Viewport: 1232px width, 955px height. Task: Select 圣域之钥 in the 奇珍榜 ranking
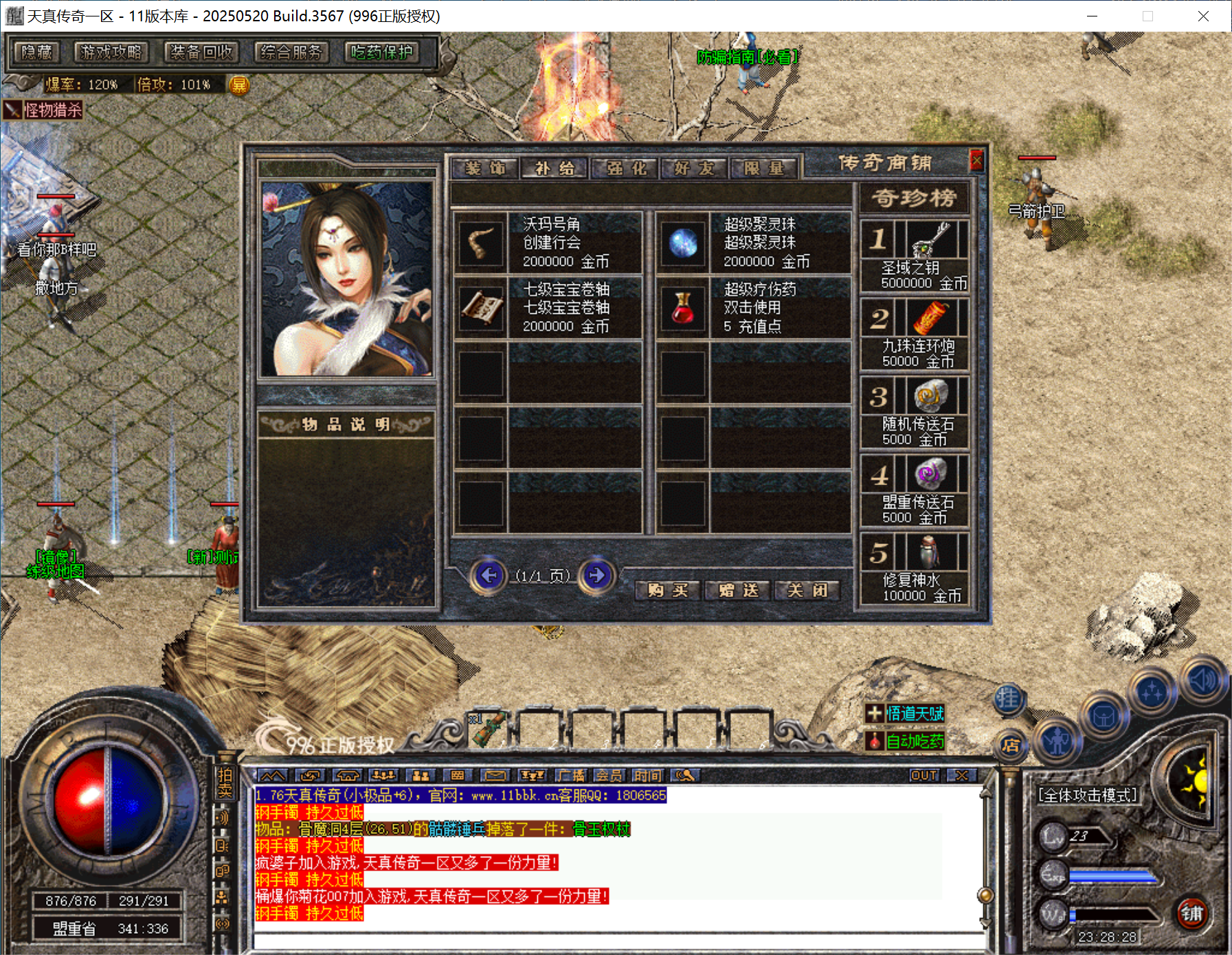(930, 240)
